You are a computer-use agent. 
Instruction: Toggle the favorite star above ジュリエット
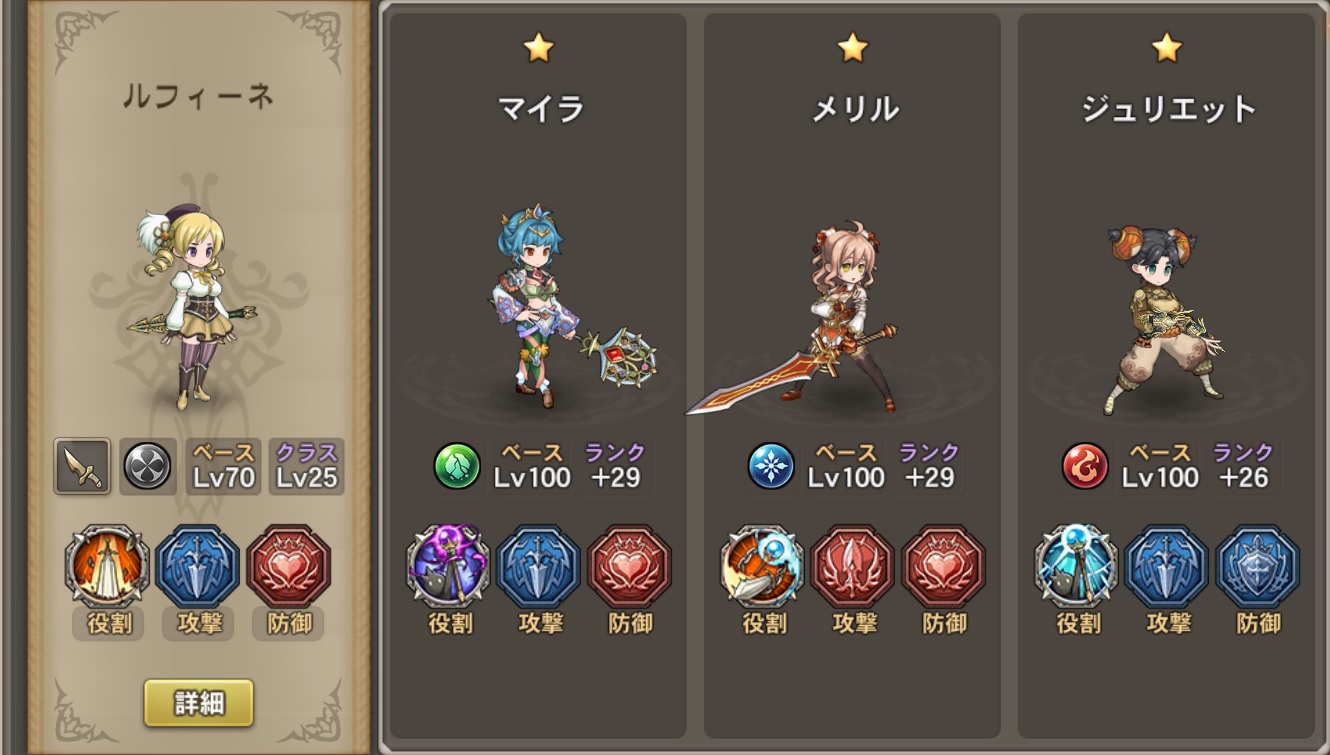click(x=1167, y=47)
